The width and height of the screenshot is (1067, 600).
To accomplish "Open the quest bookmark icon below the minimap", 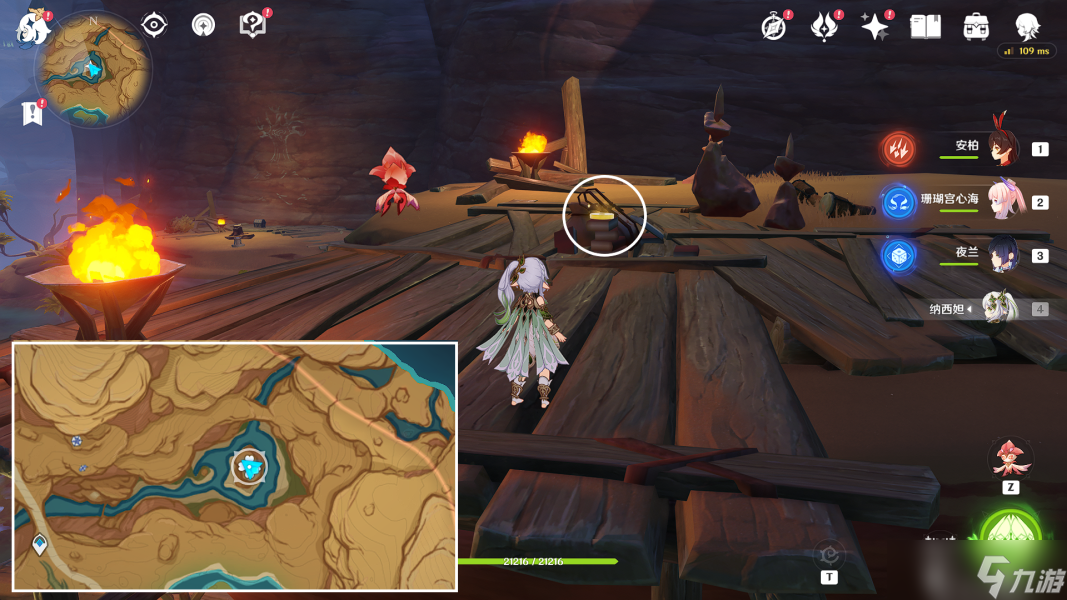I will [x=32, y=113].
